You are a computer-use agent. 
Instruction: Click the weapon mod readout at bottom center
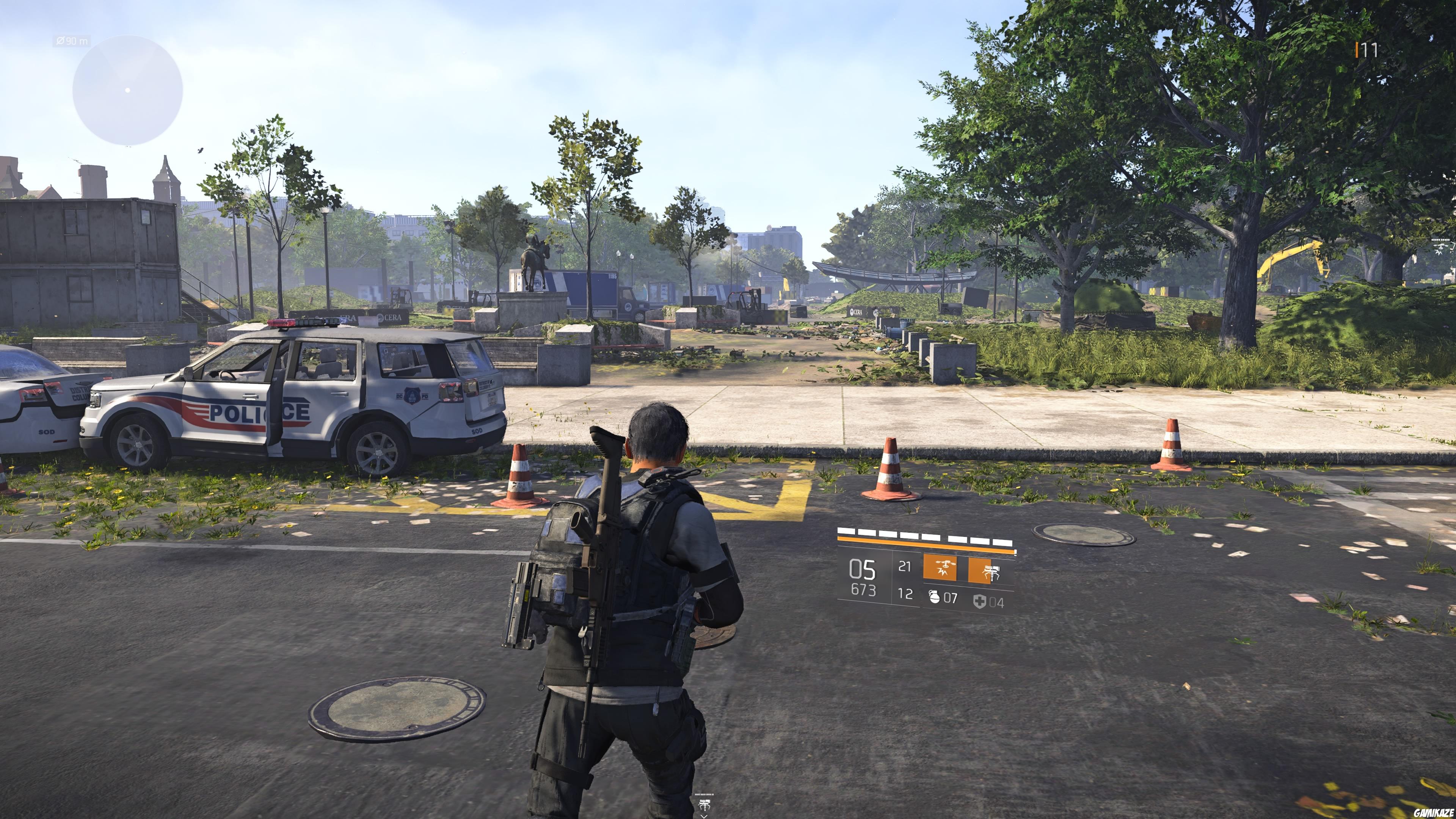pos(704,795)
